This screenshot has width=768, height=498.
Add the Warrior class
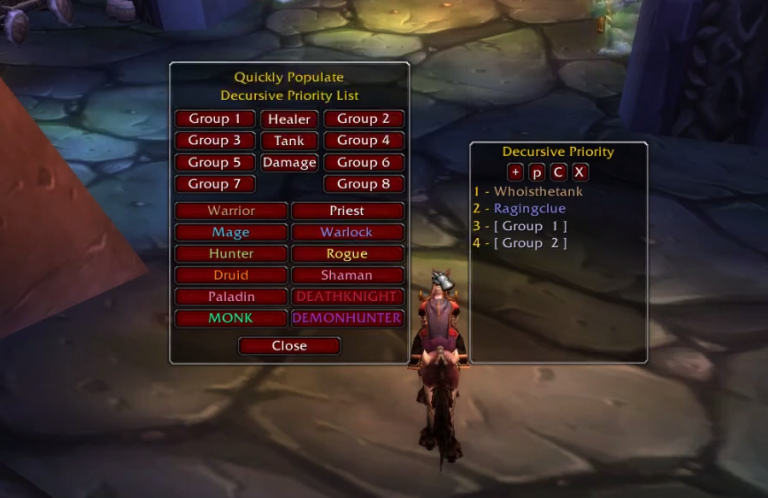(x=231, y=211)
